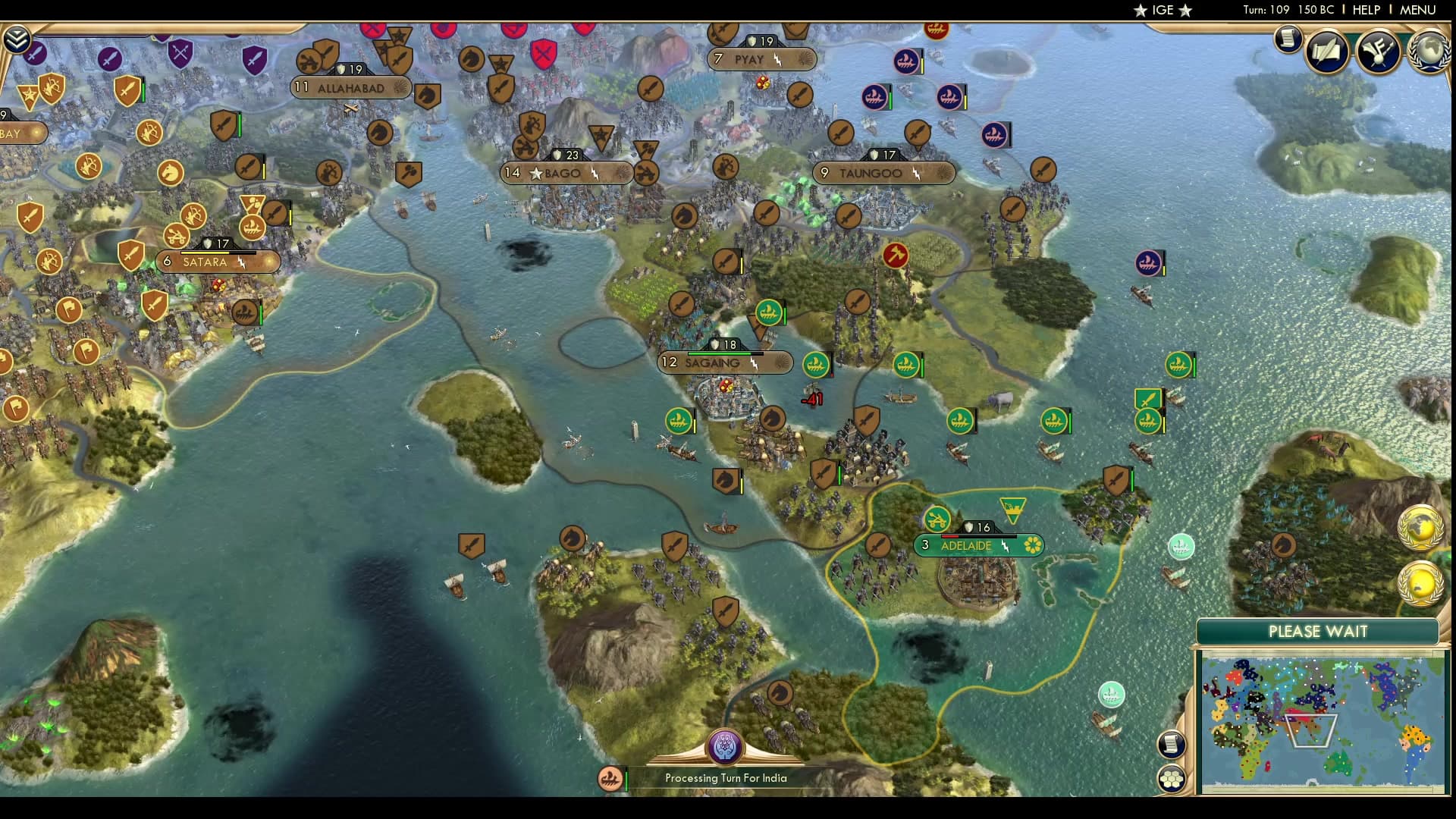The image size is (1456, 819).
Task: Open the notification log scroll icon top right
Action: [x=1287, y=39]
